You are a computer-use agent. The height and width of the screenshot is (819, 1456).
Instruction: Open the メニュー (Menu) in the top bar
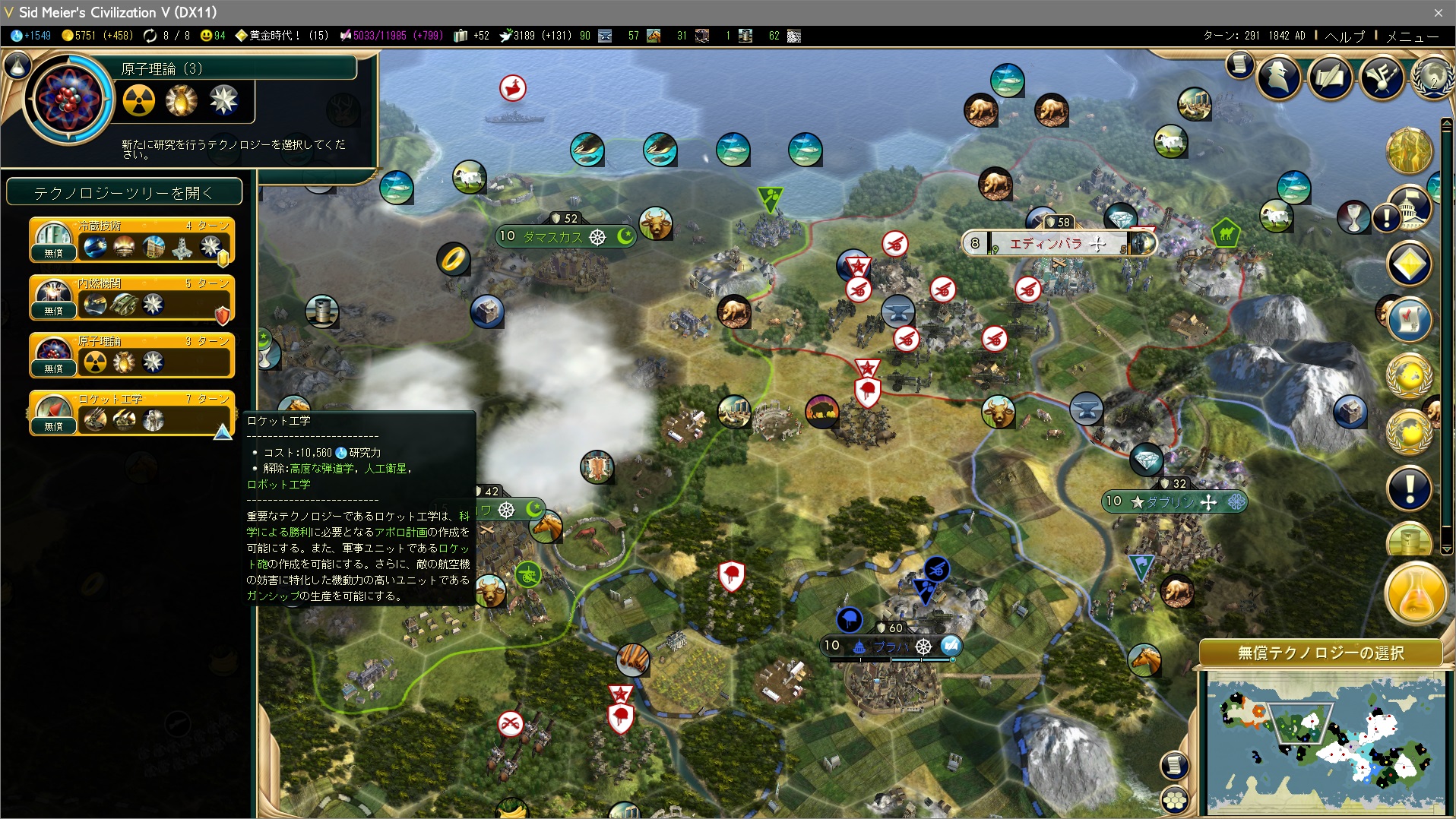pos(1411,36)
